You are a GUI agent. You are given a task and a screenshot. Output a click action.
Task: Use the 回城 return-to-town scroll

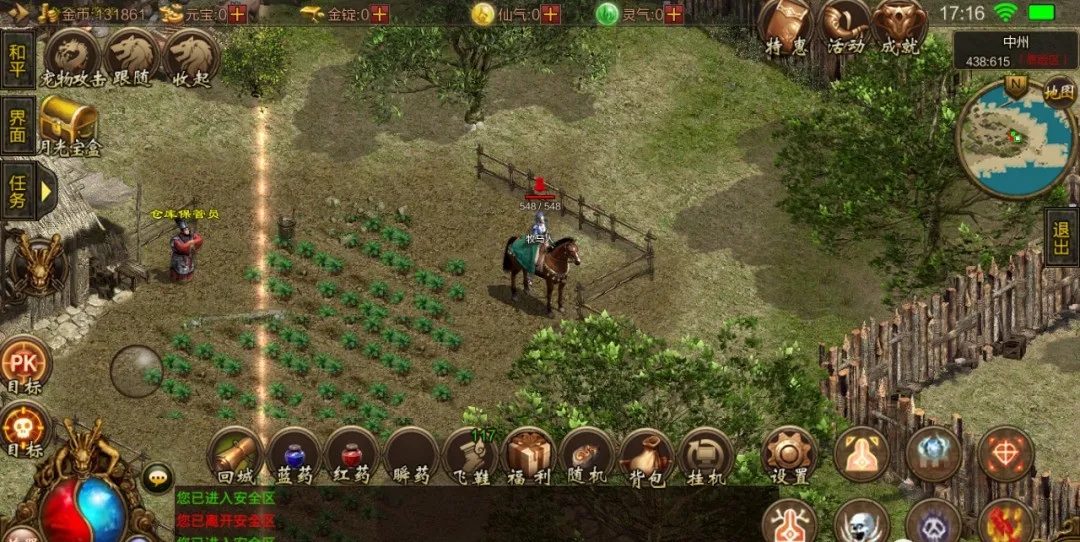(x=237, y=457)
